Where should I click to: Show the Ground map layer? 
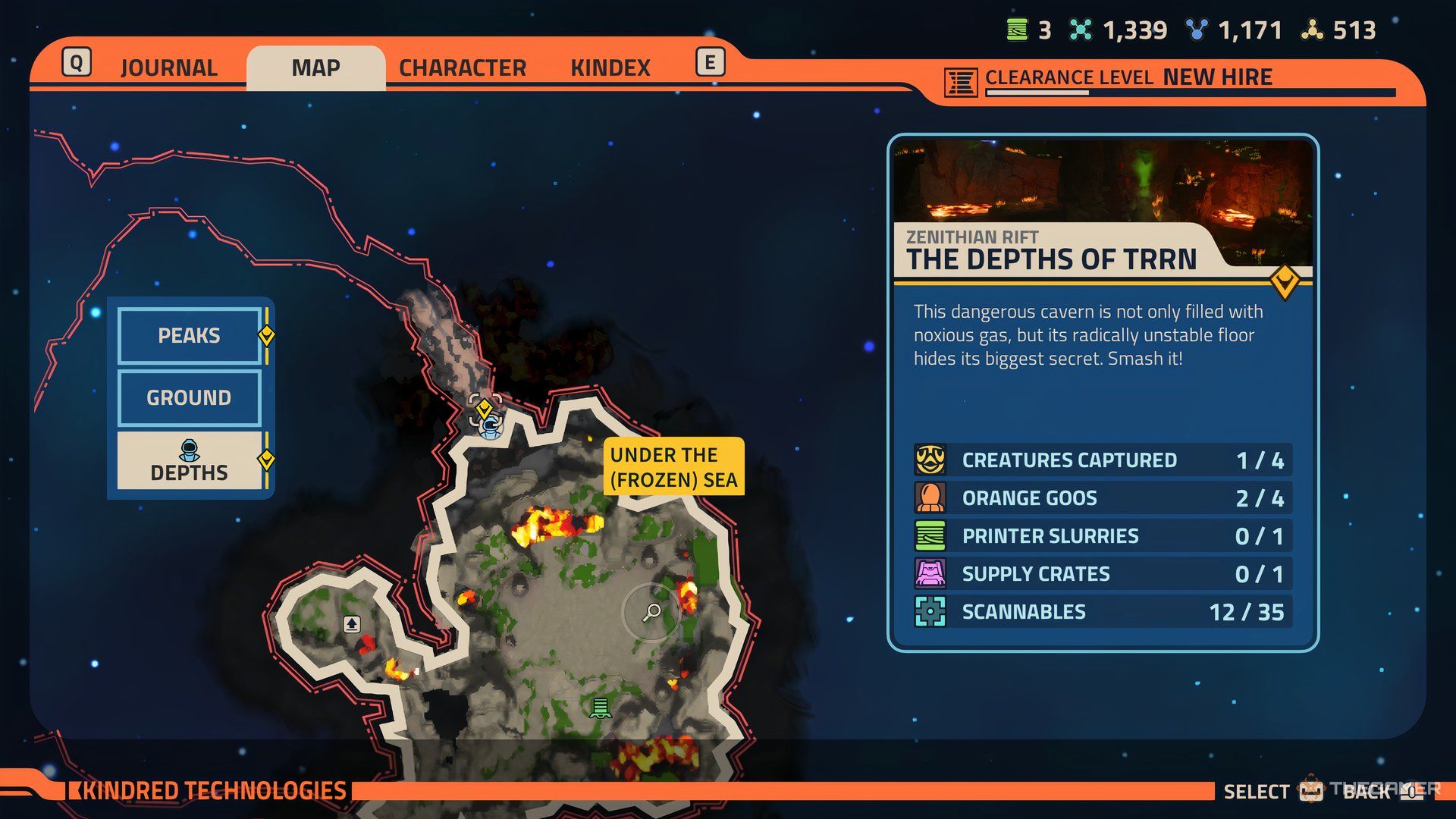point(189,397)
